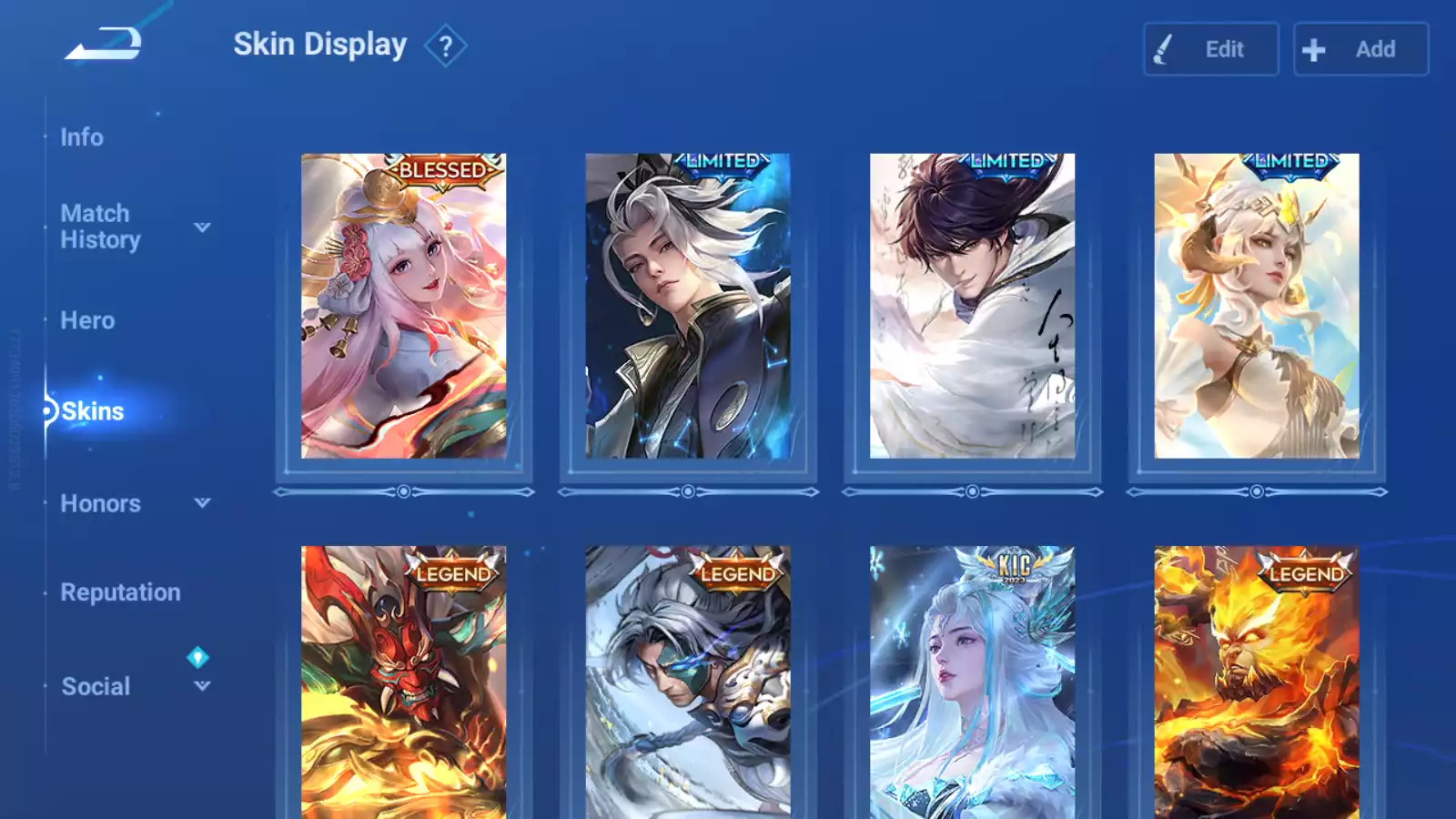Select the Limited white-robed calligraphy skin card

972,306
